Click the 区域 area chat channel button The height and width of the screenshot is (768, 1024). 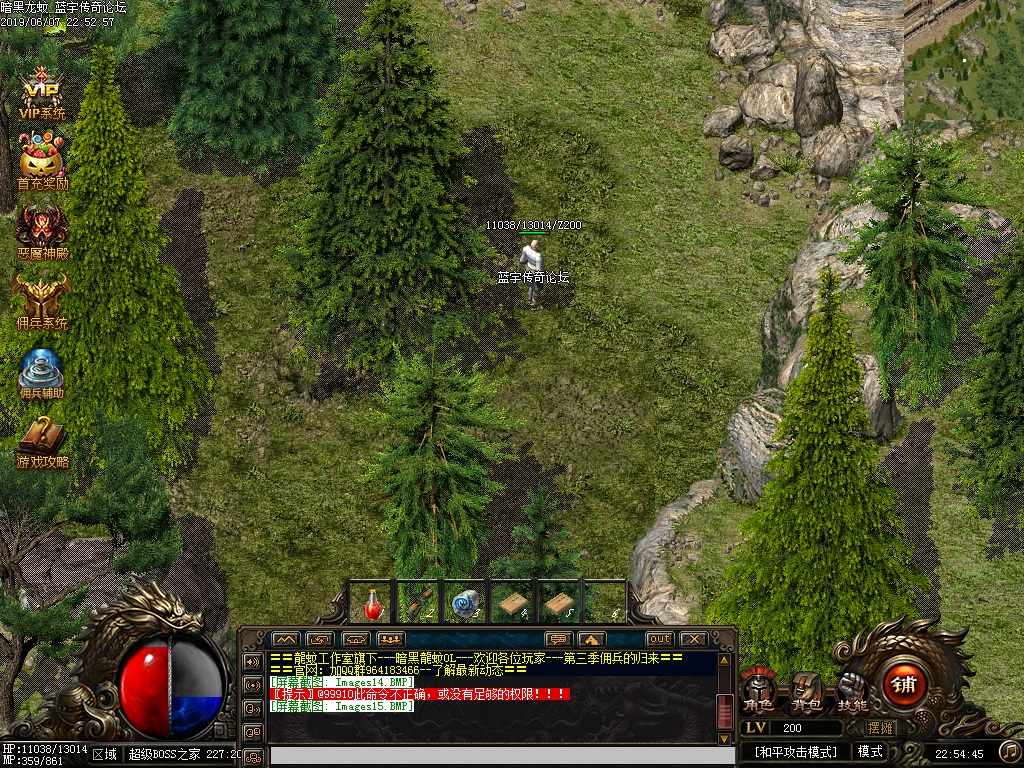104,754
